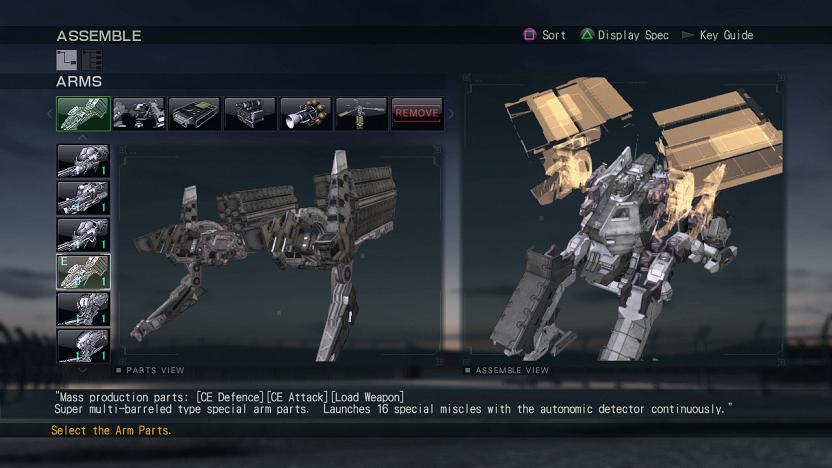Screen dimensions: 832x468
Task: Click the left arrow of the category row
Action: pos(50,114)
